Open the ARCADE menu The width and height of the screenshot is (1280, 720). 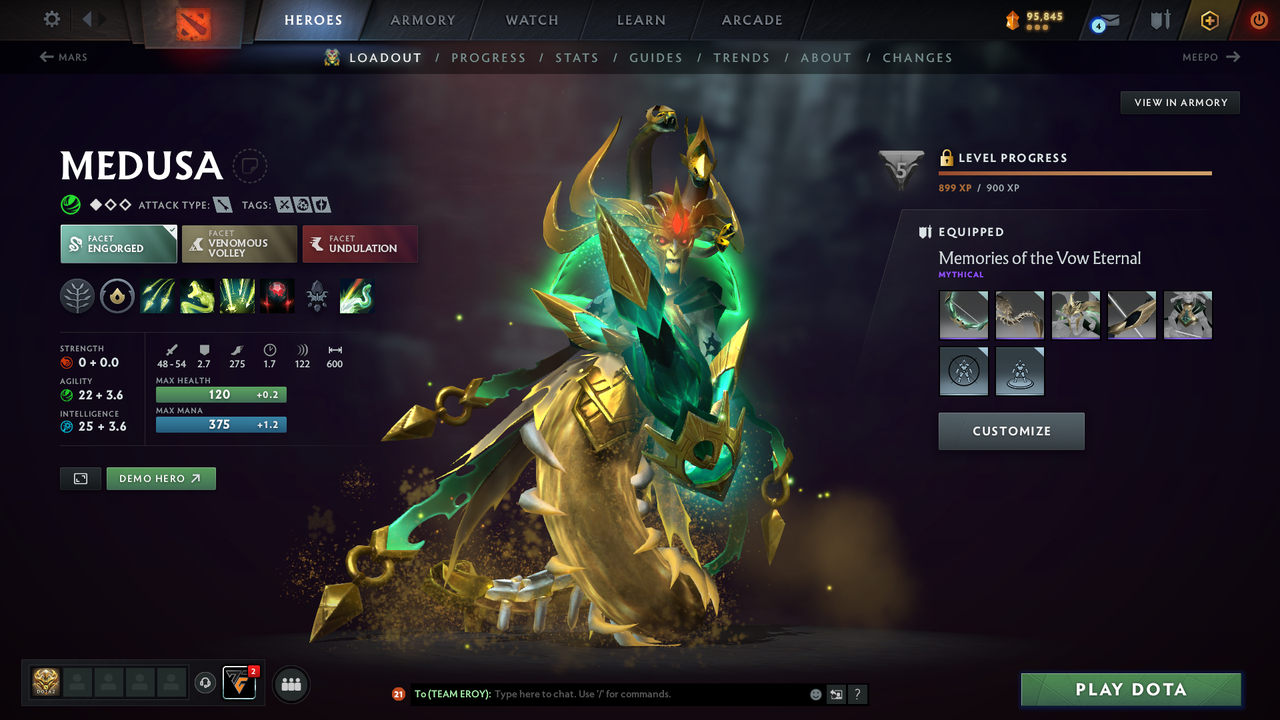tap(751, 20)
